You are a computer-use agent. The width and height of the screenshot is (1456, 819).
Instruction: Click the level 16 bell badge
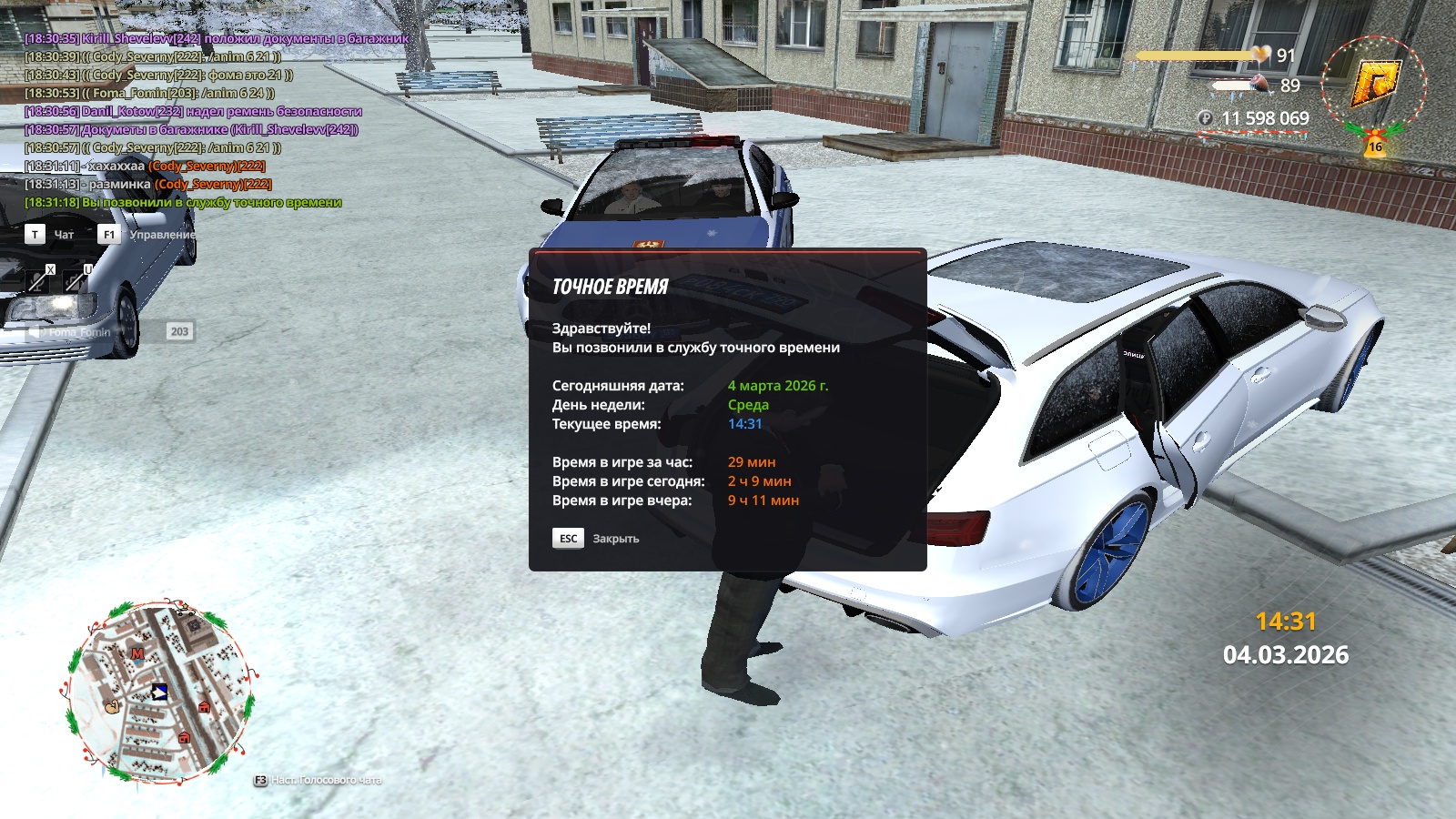tap(1375, 146)
